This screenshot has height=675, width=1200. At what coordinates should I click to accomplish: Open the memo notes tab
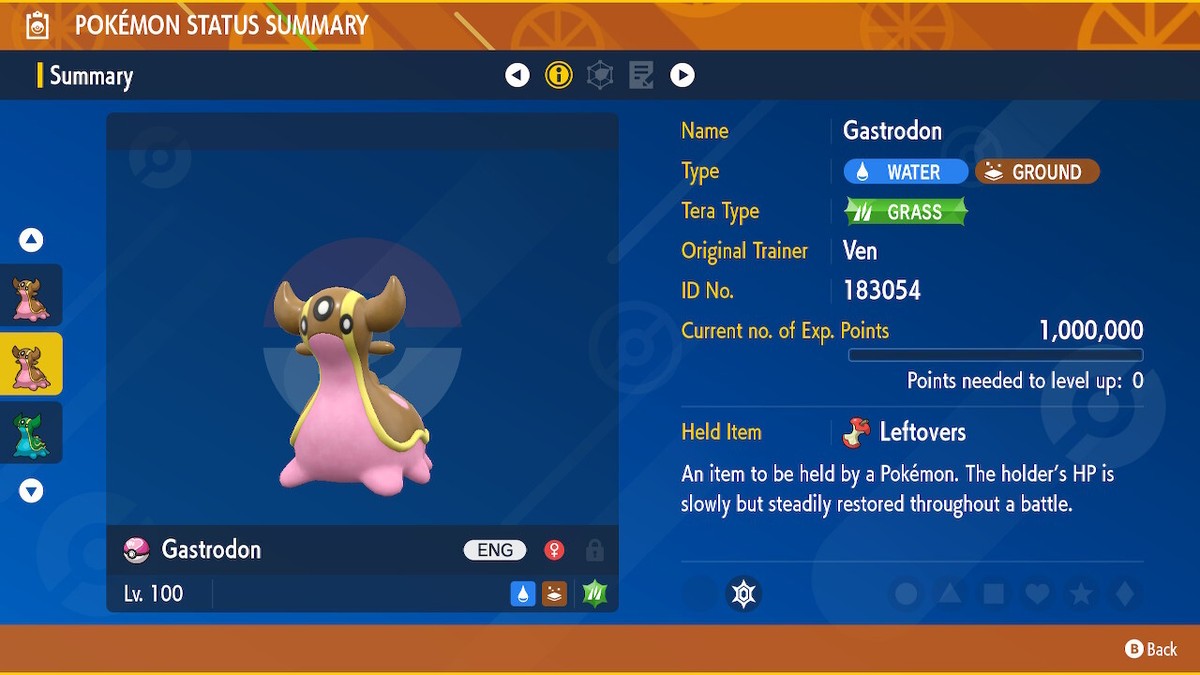point(641,75)
